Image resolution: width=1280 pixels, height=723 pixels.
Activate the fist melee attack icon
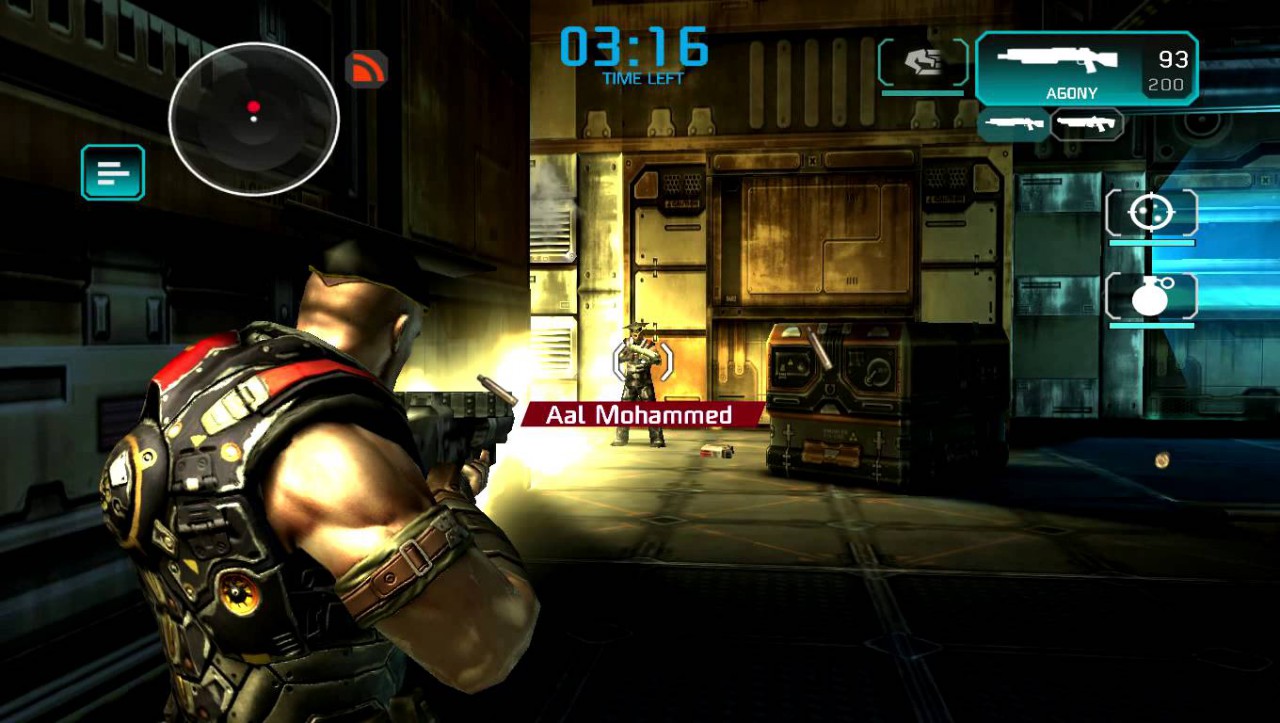tap(923, 64)
